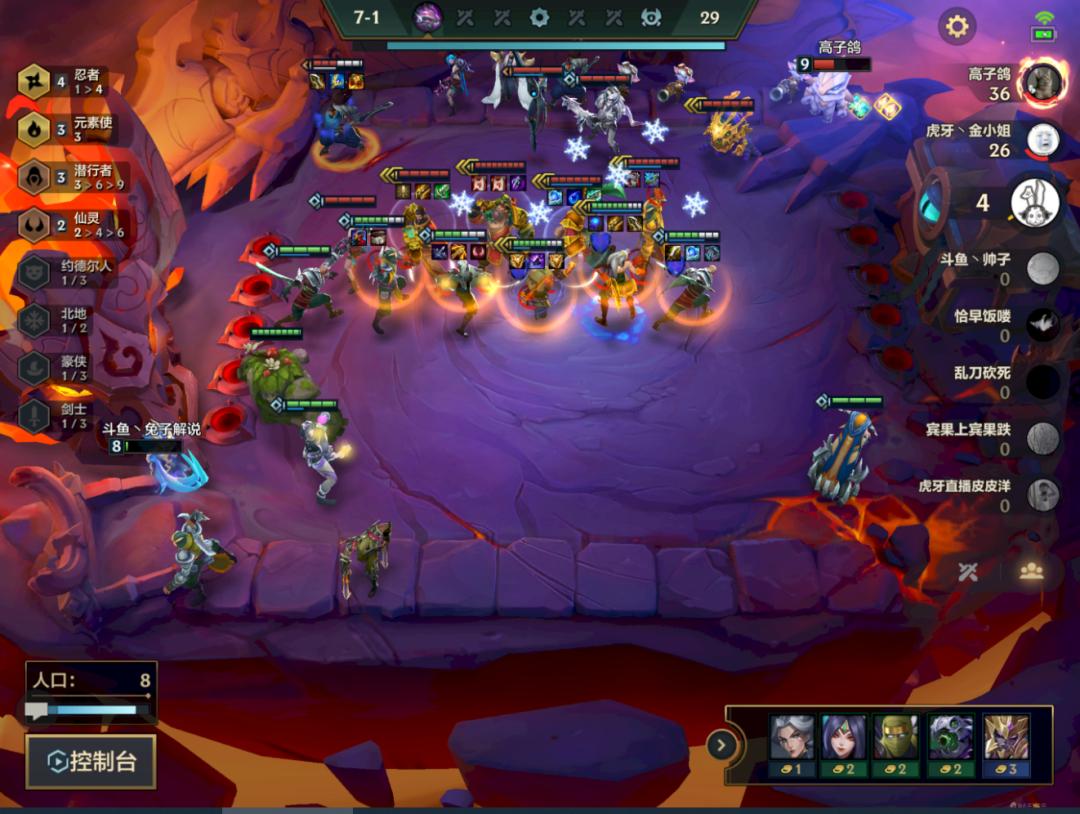Switch to the crossed-swords battle tab

click(967, 571)
